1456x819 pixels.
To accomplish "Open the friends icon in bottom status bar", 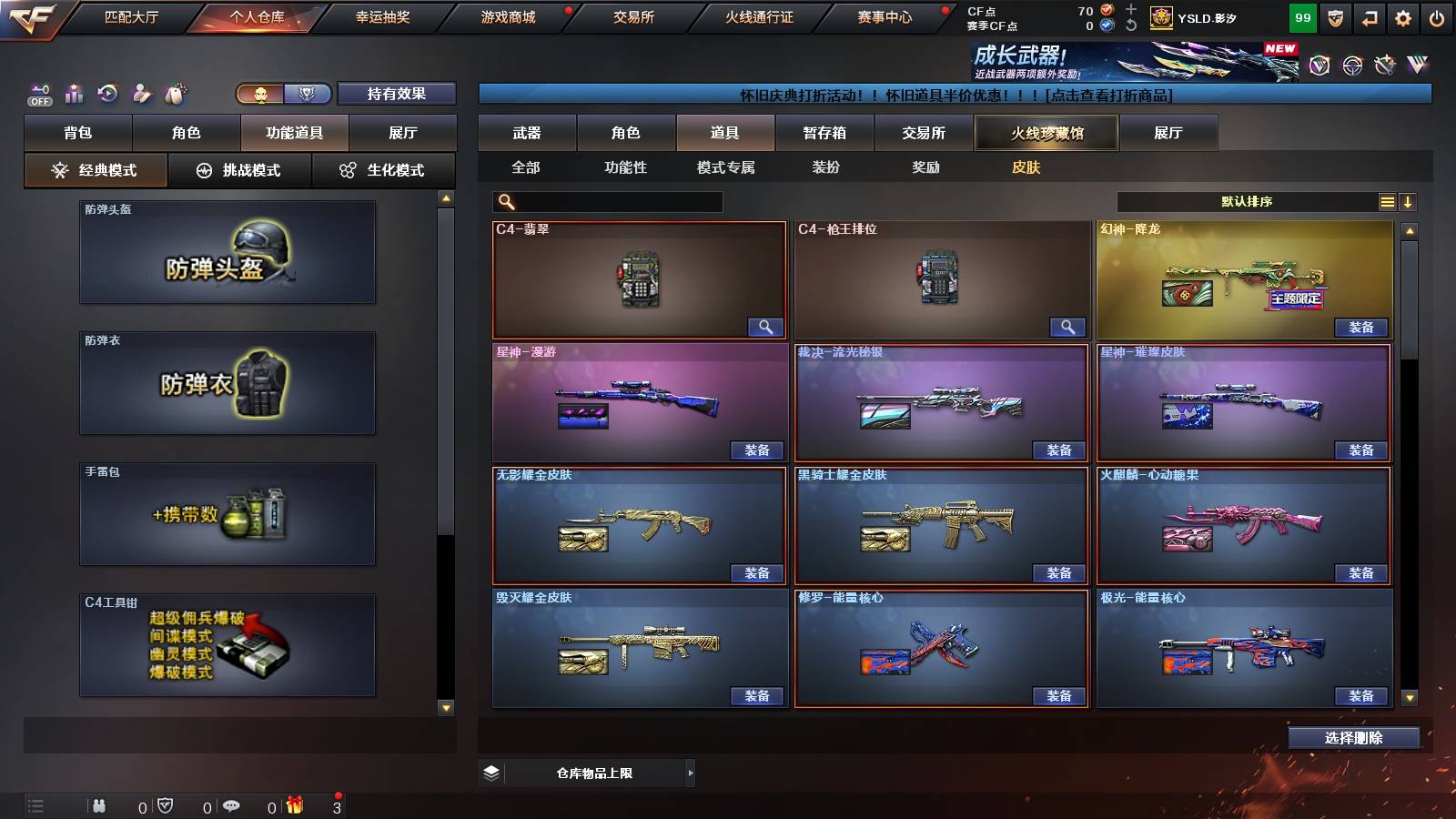I will (x=100, y=804).
